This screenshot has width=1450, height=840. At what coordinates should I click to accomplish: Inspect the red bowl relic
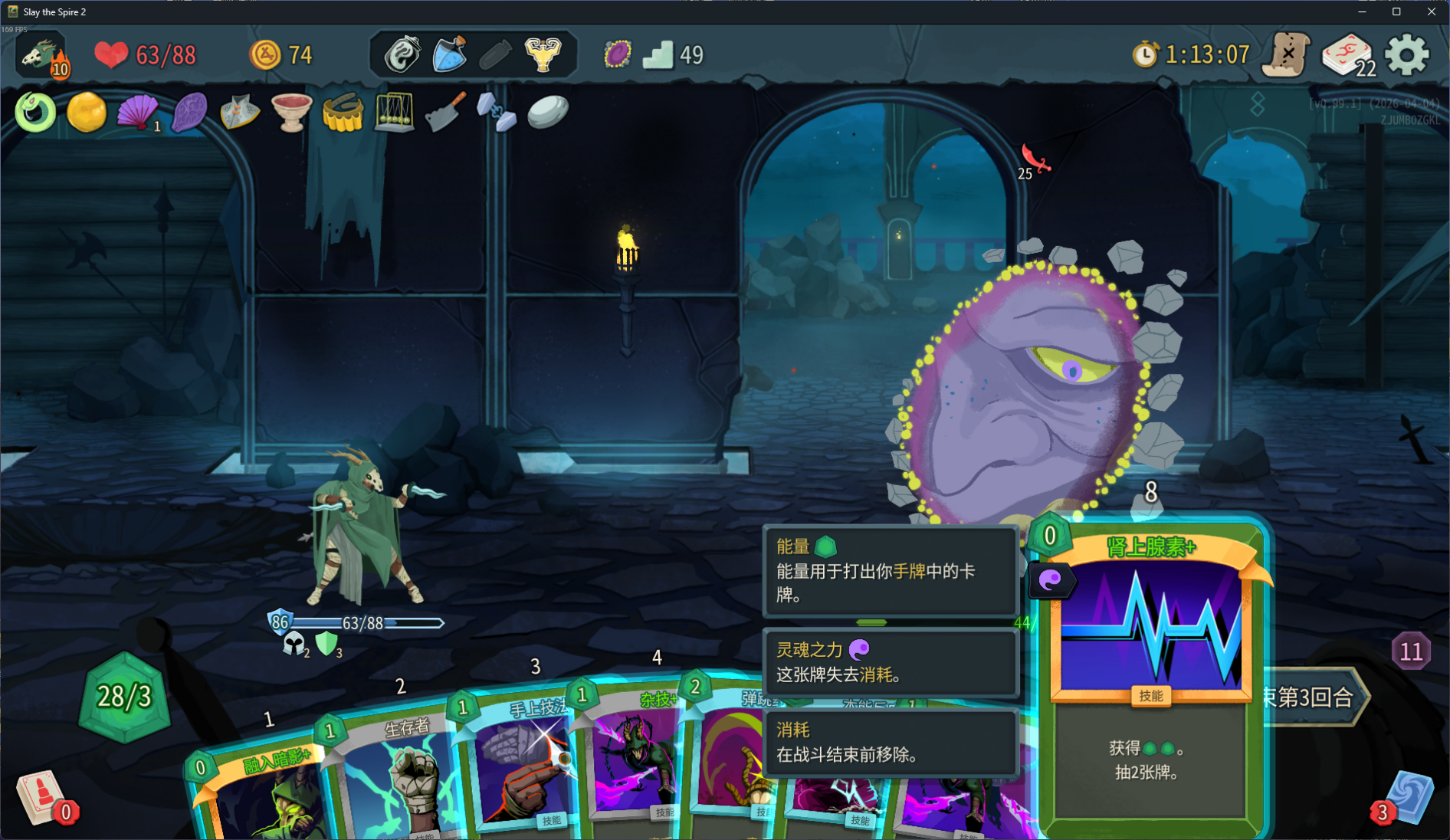pos(291,113)
